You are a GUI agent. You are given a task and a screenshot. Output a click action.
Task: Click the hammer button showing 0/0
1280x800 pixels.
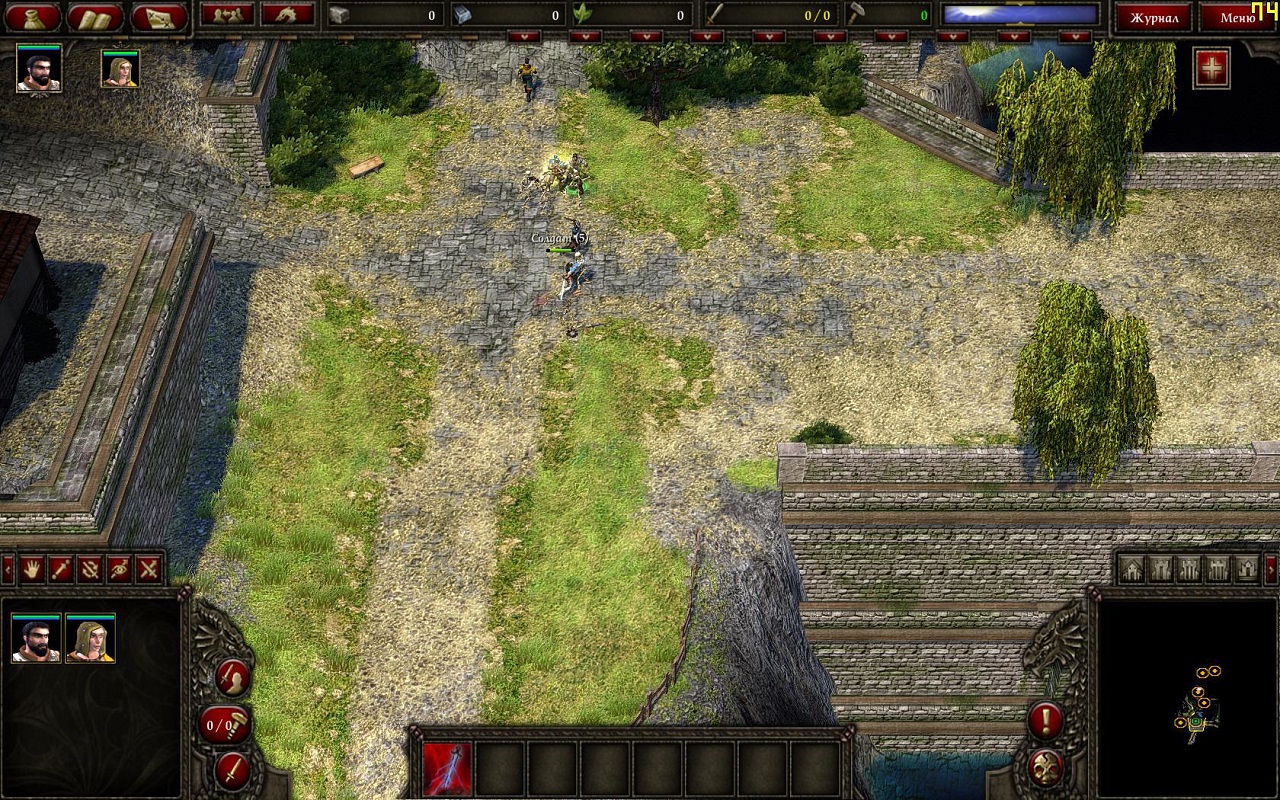tap(224, 724)
